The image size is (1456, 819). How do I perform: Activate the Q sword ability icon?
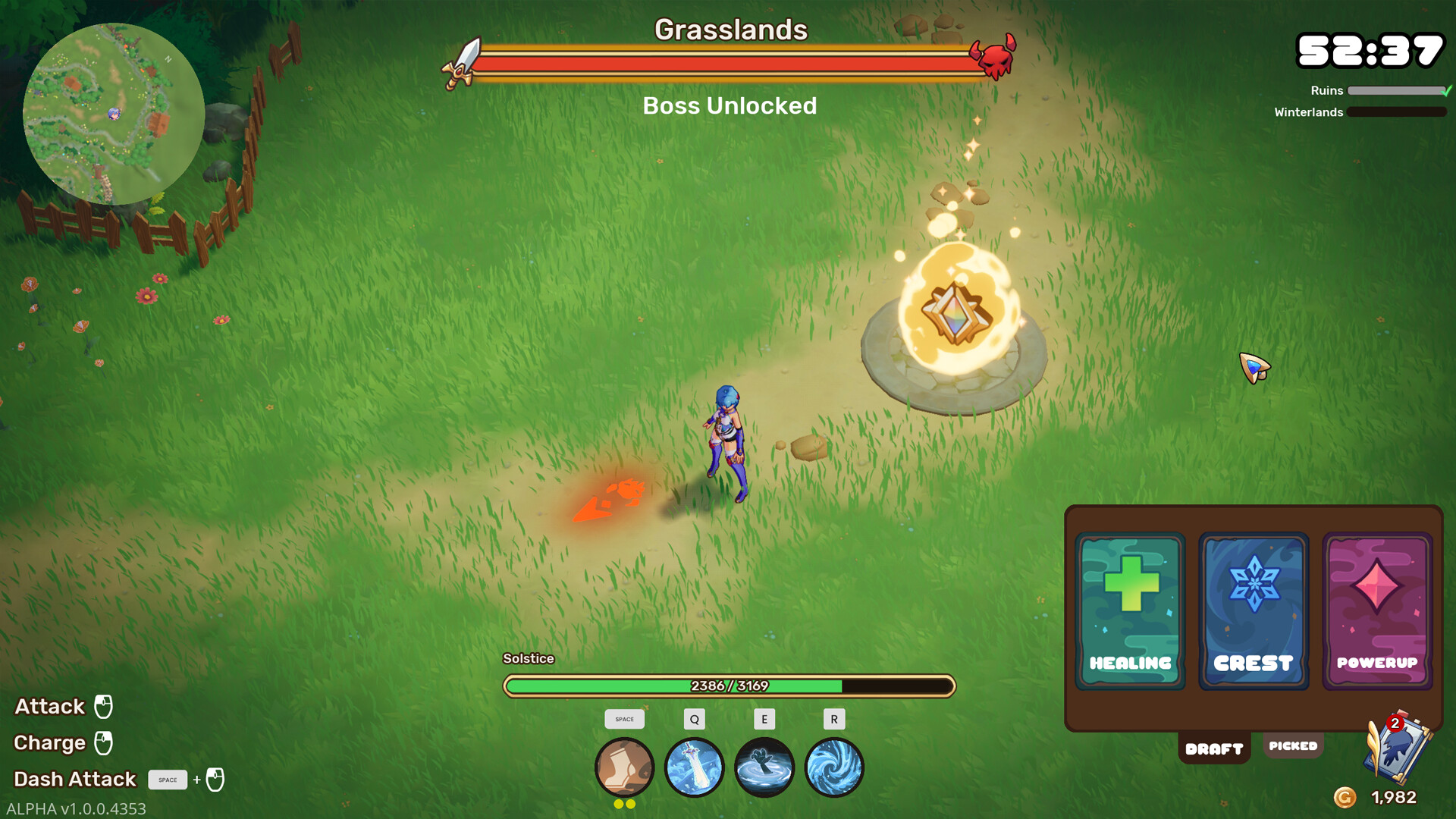[x=694, y=767]
